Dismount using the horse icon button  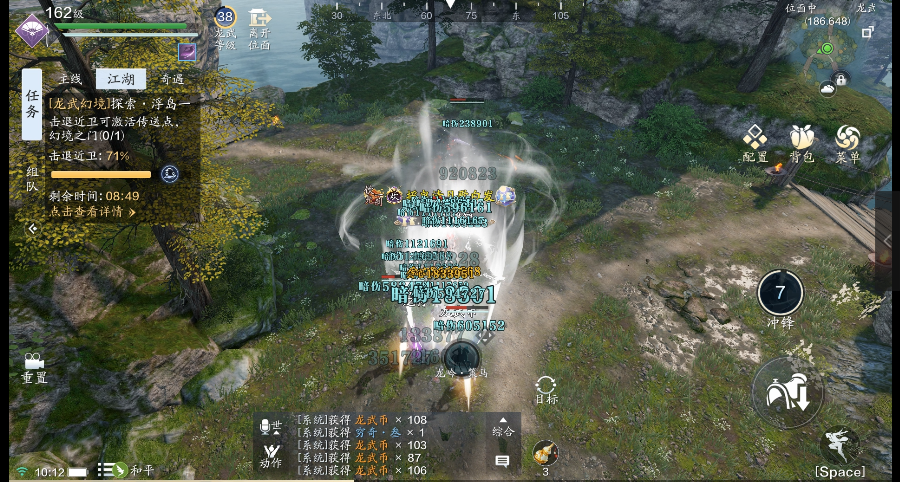pyautogui.click(x=787, y=393)
